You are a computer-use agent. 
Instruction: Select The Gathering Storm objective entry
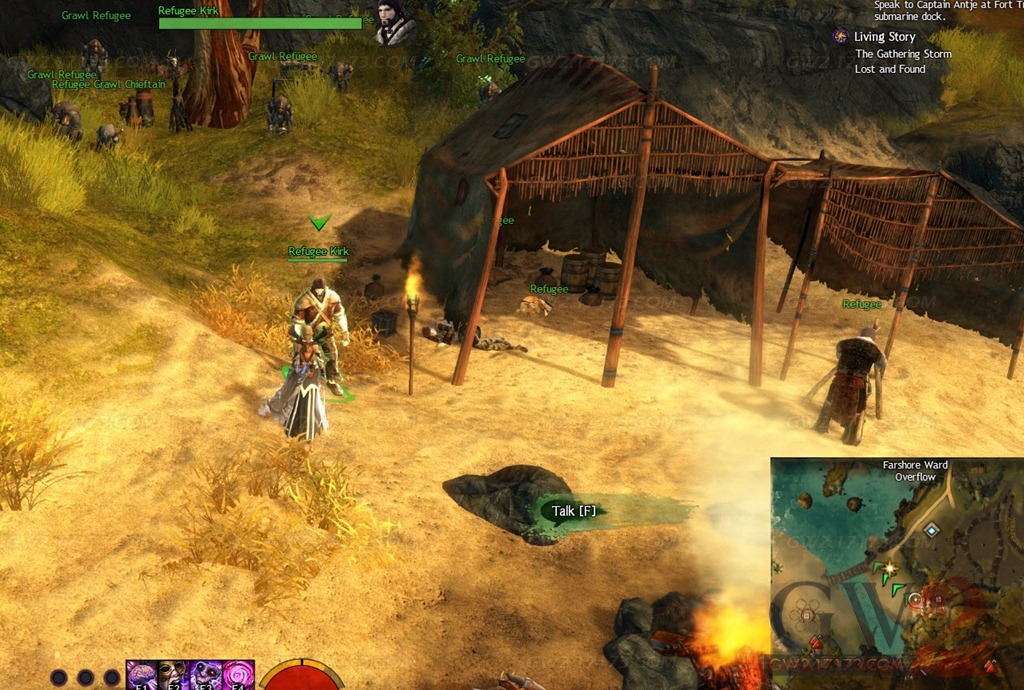point(903,54)
